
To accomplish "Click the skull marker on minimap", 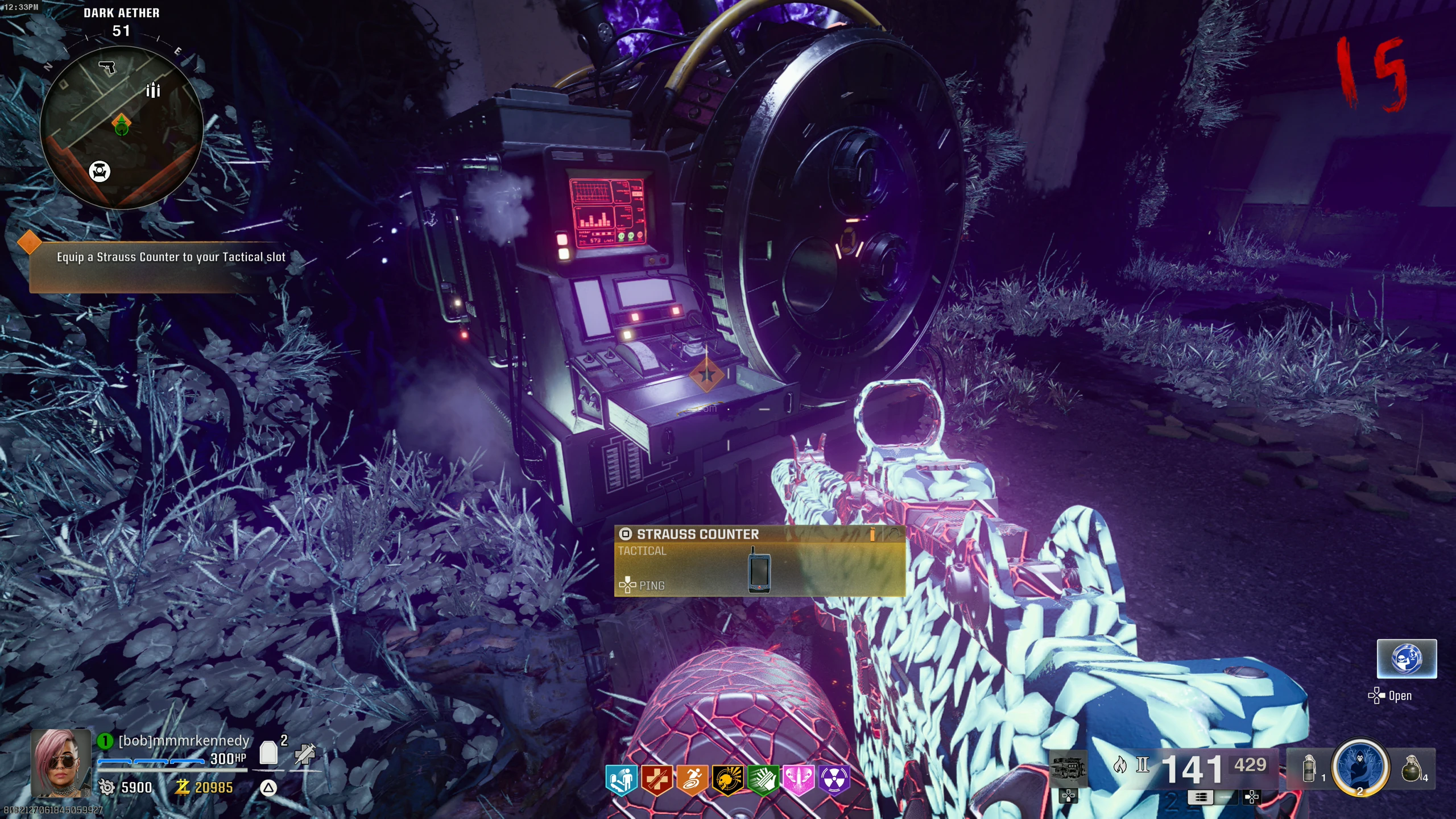I will 100,171.
